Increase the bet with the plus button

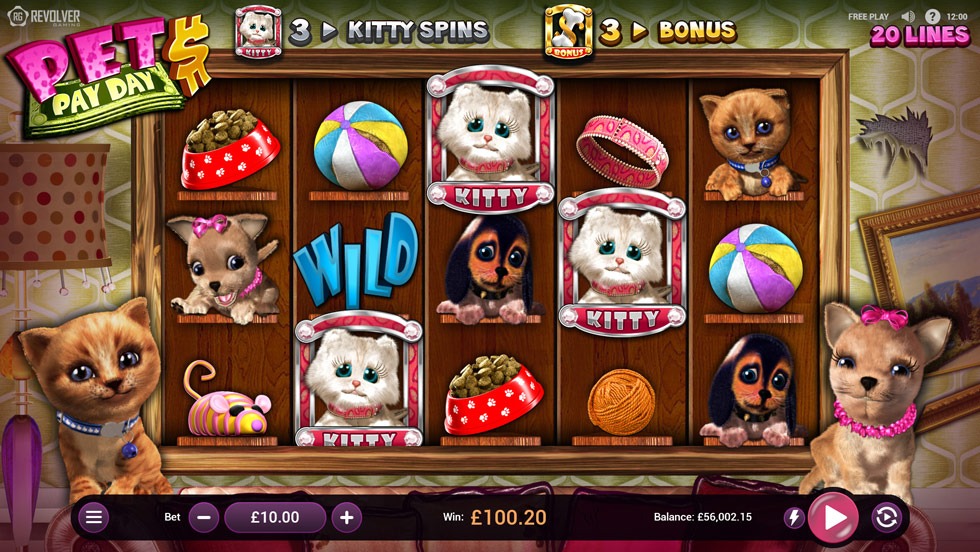[346, 517]
